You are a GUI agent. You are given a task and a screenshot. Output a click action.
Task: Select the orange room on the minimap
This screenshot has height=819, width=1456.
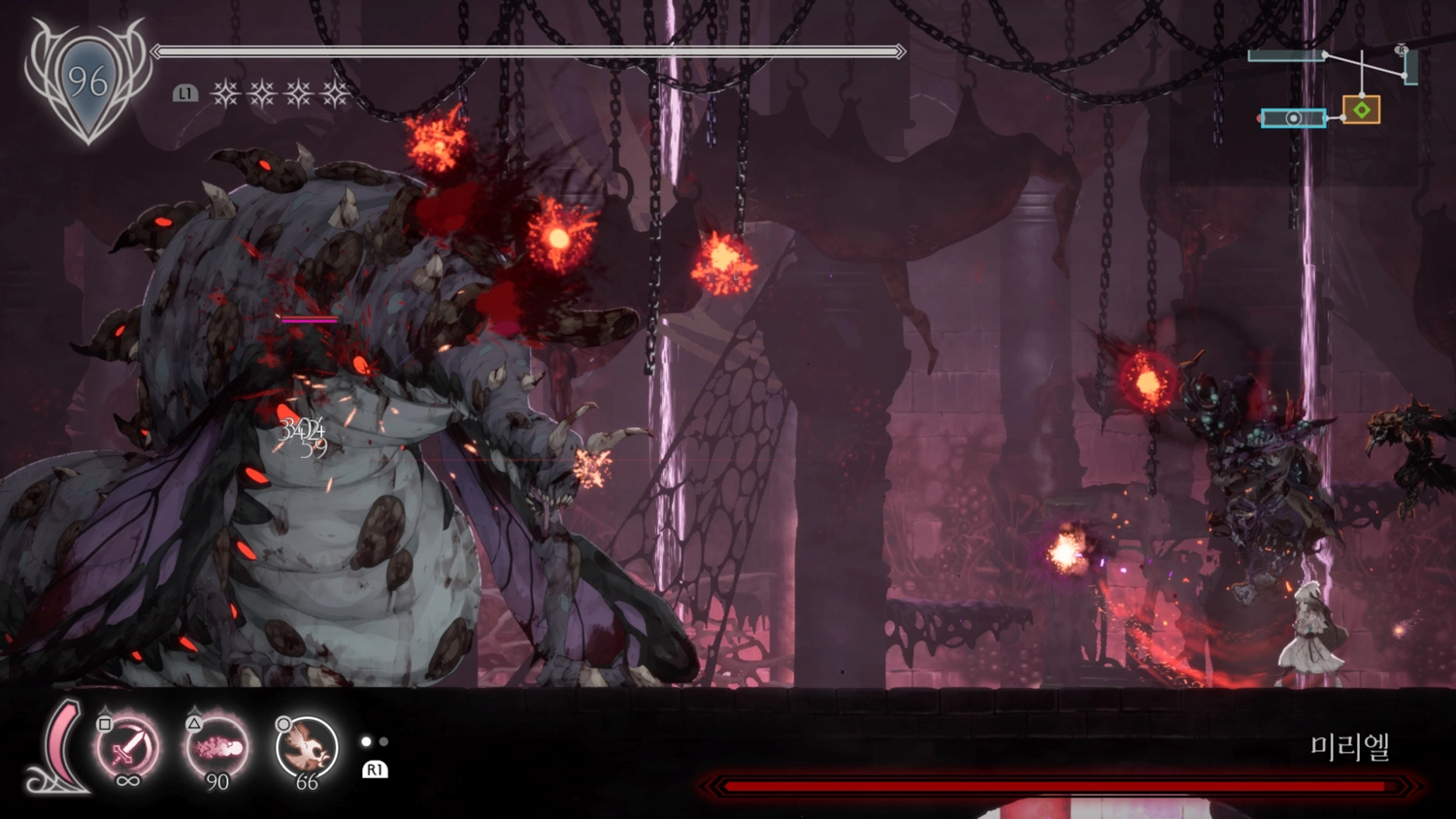(x=1361, y=110)
